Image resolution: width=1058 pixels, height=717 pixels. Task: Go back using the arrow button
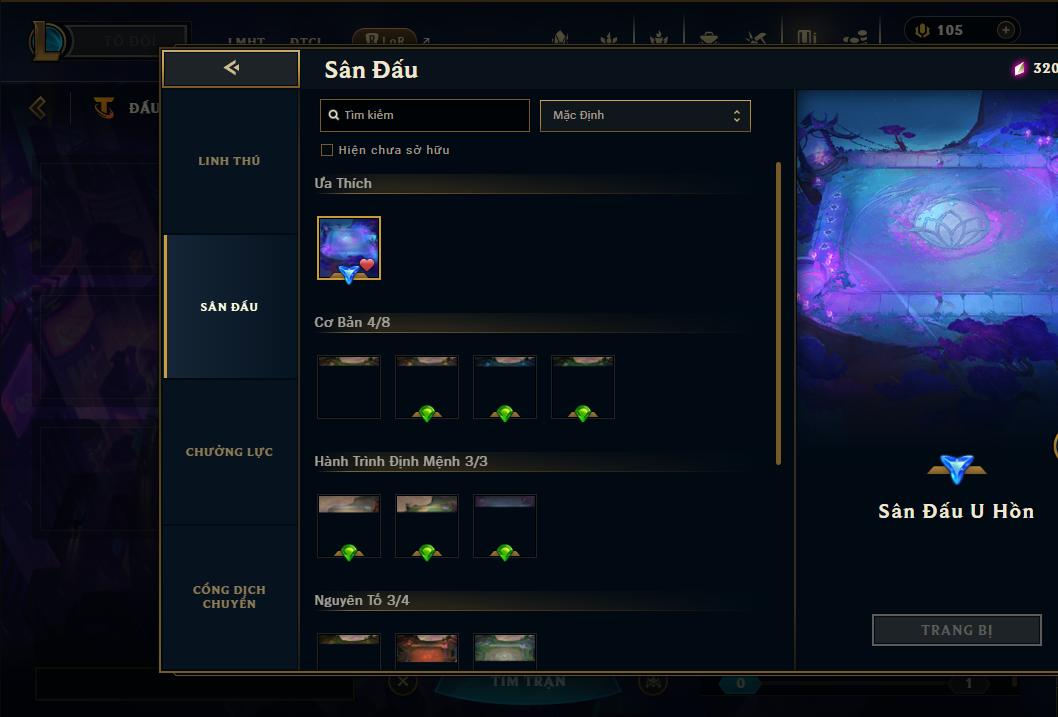click(231, 68)
